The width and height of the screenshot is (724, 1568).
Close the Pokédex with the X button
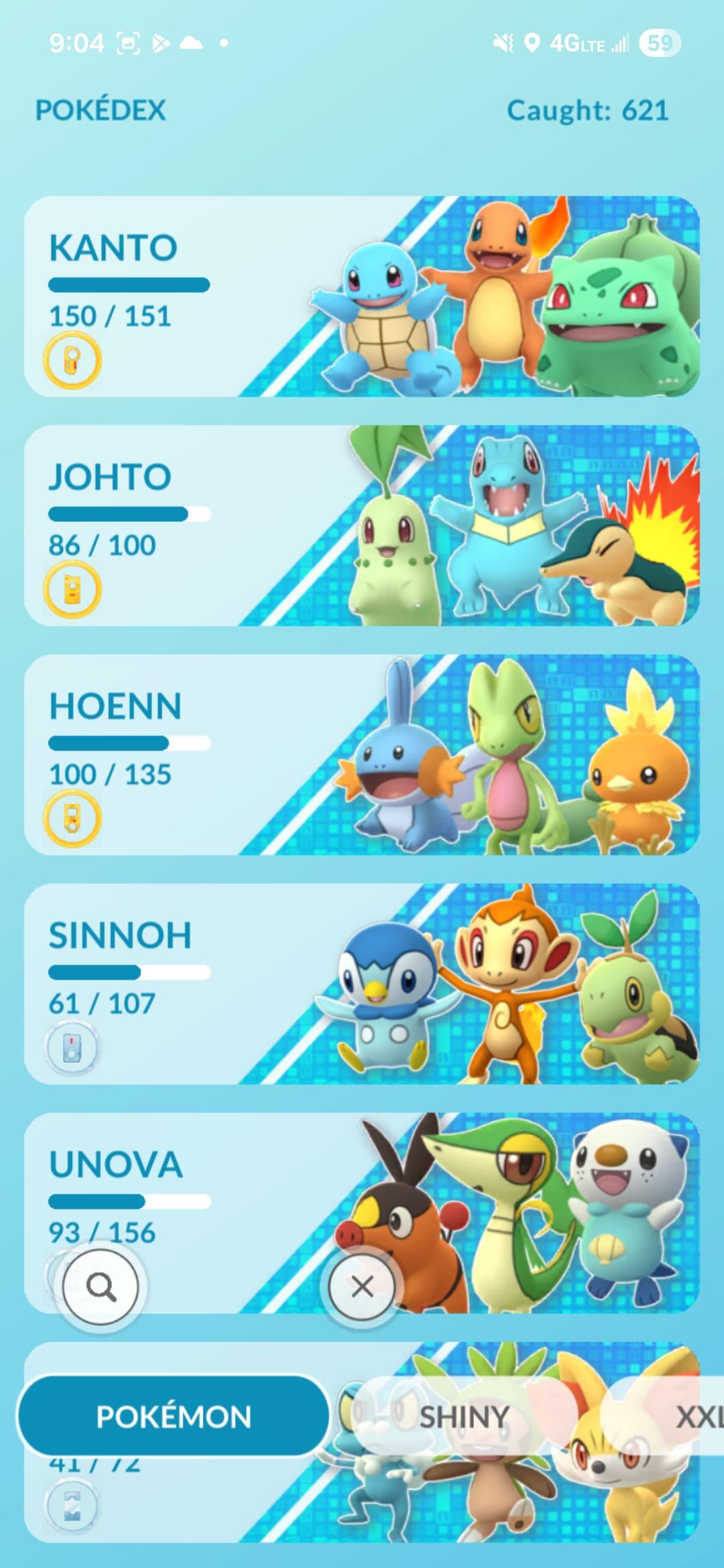point(362,1287)
